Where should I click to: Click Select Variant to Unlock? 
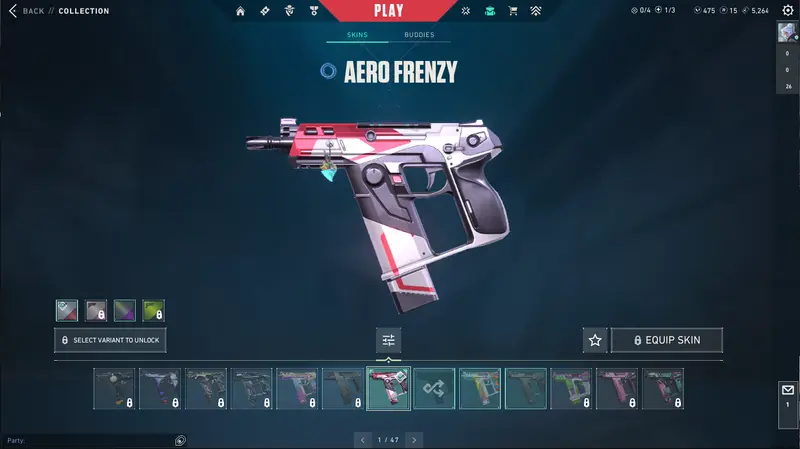110,340
